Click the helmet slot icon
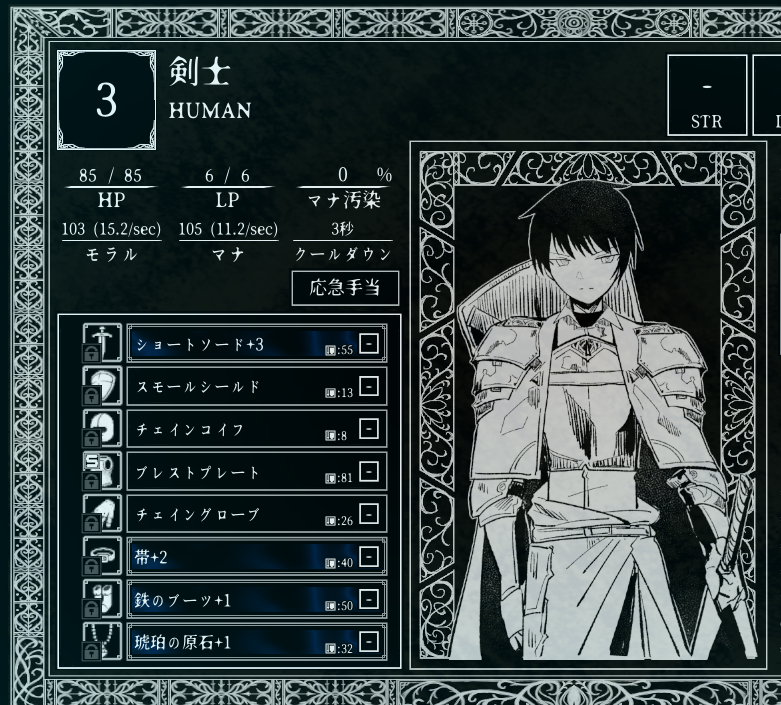The height and width of the screenshot is (705, 781). [102, 429]
